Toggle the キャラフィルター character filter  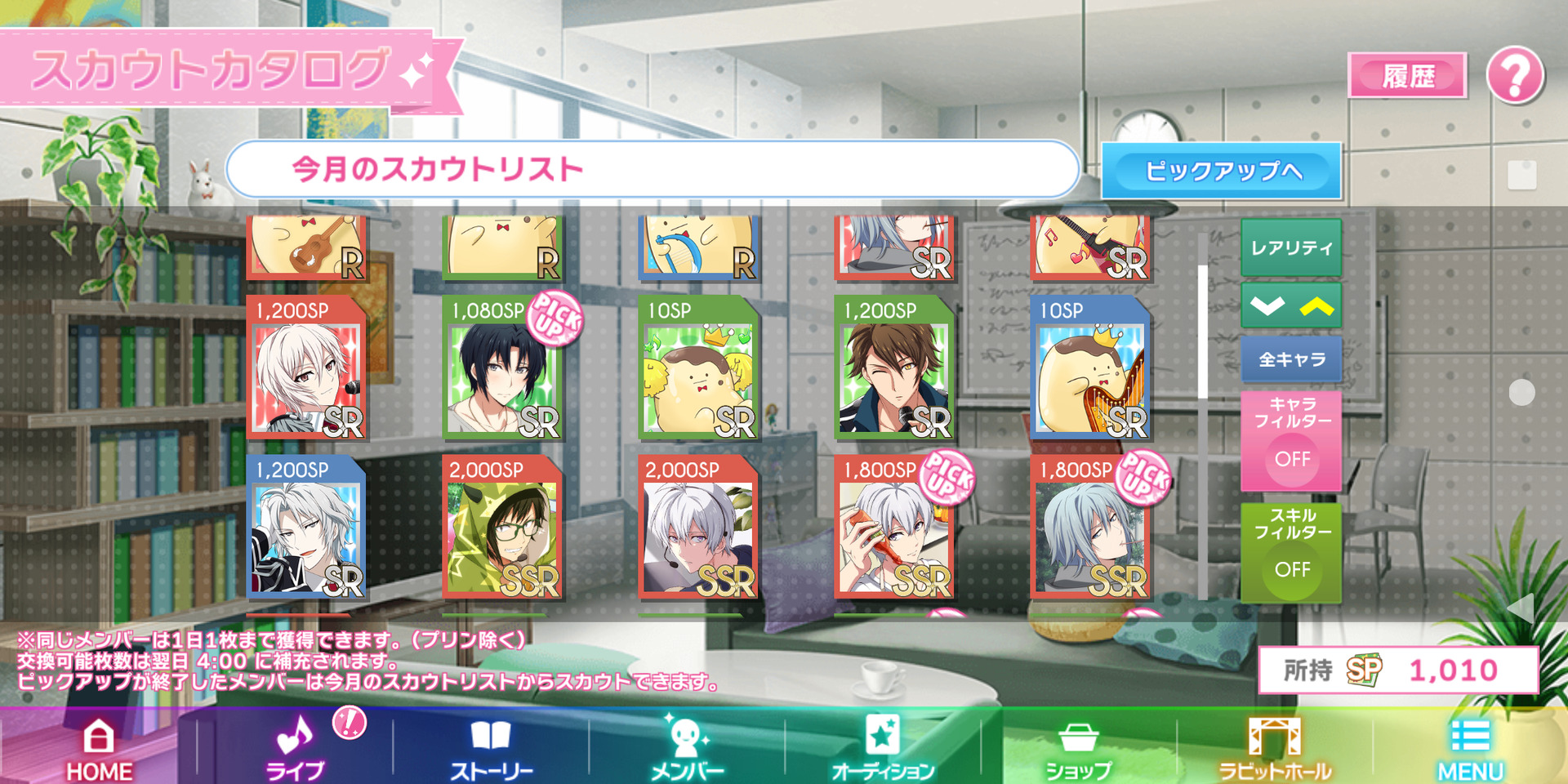(1291, 441)
